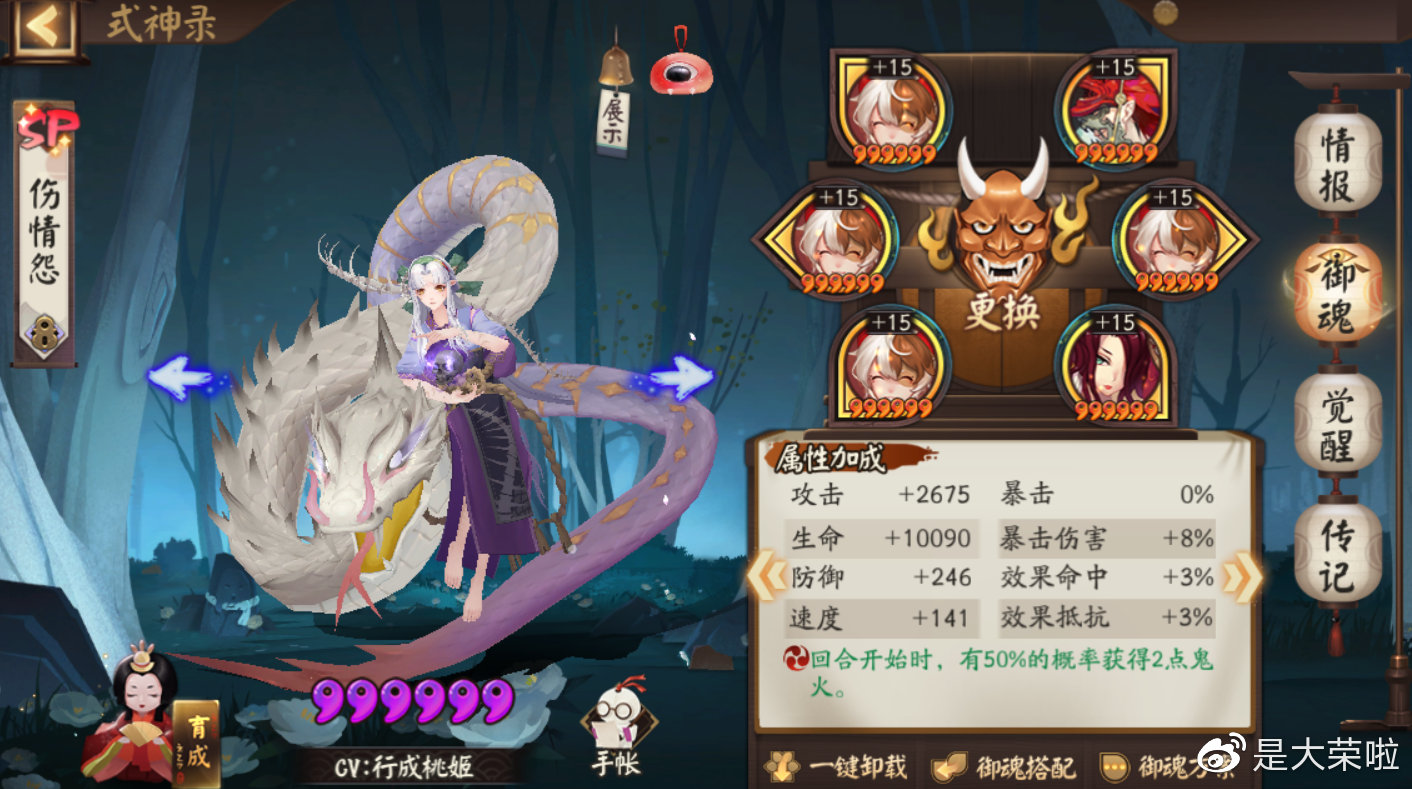Switch to previous shikigami with blue left arrow
Screen dimensions: 1412x789
pyautogui.click(x=180, y=378)
